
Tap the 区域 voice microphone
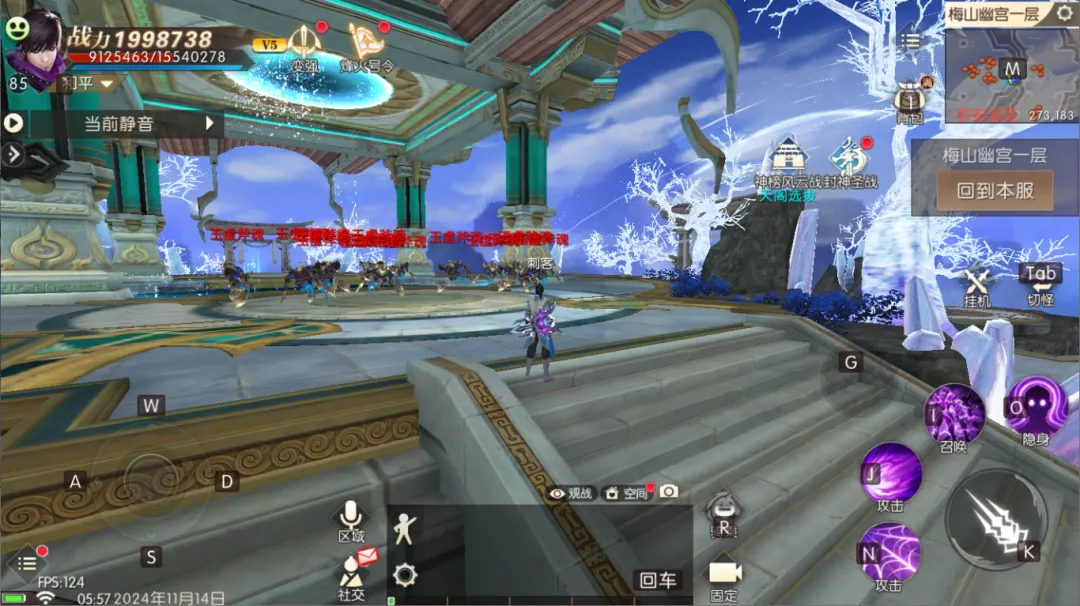click(350, 518)
